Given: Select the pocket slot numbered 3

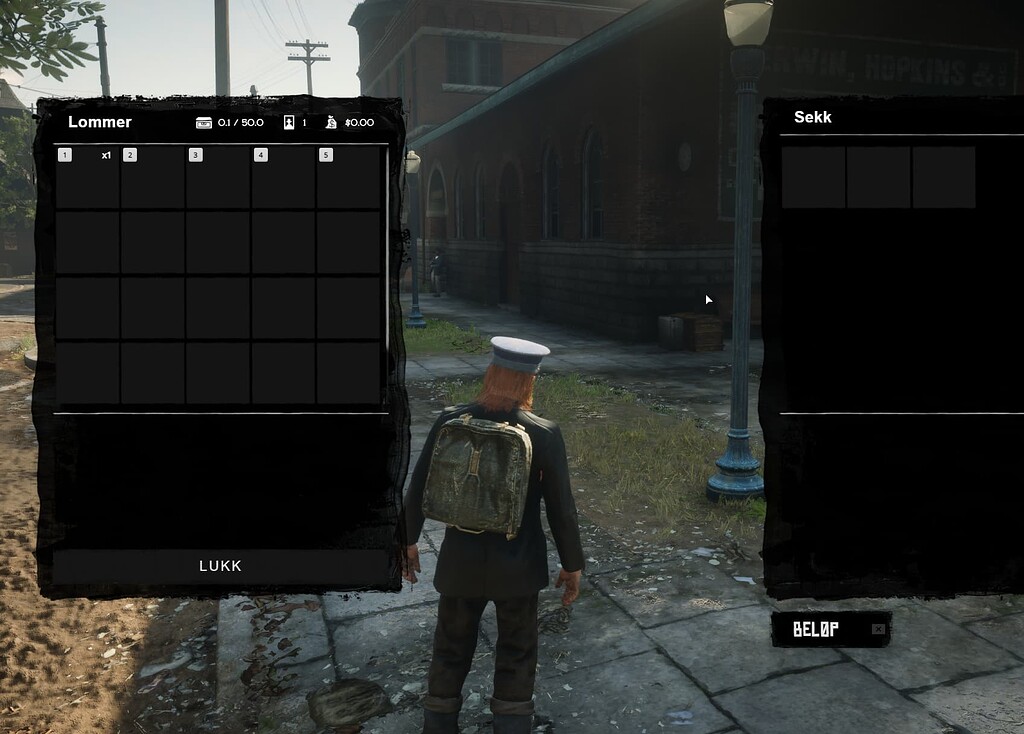Looking at the screenshot, I should click(x=218, y=177).
